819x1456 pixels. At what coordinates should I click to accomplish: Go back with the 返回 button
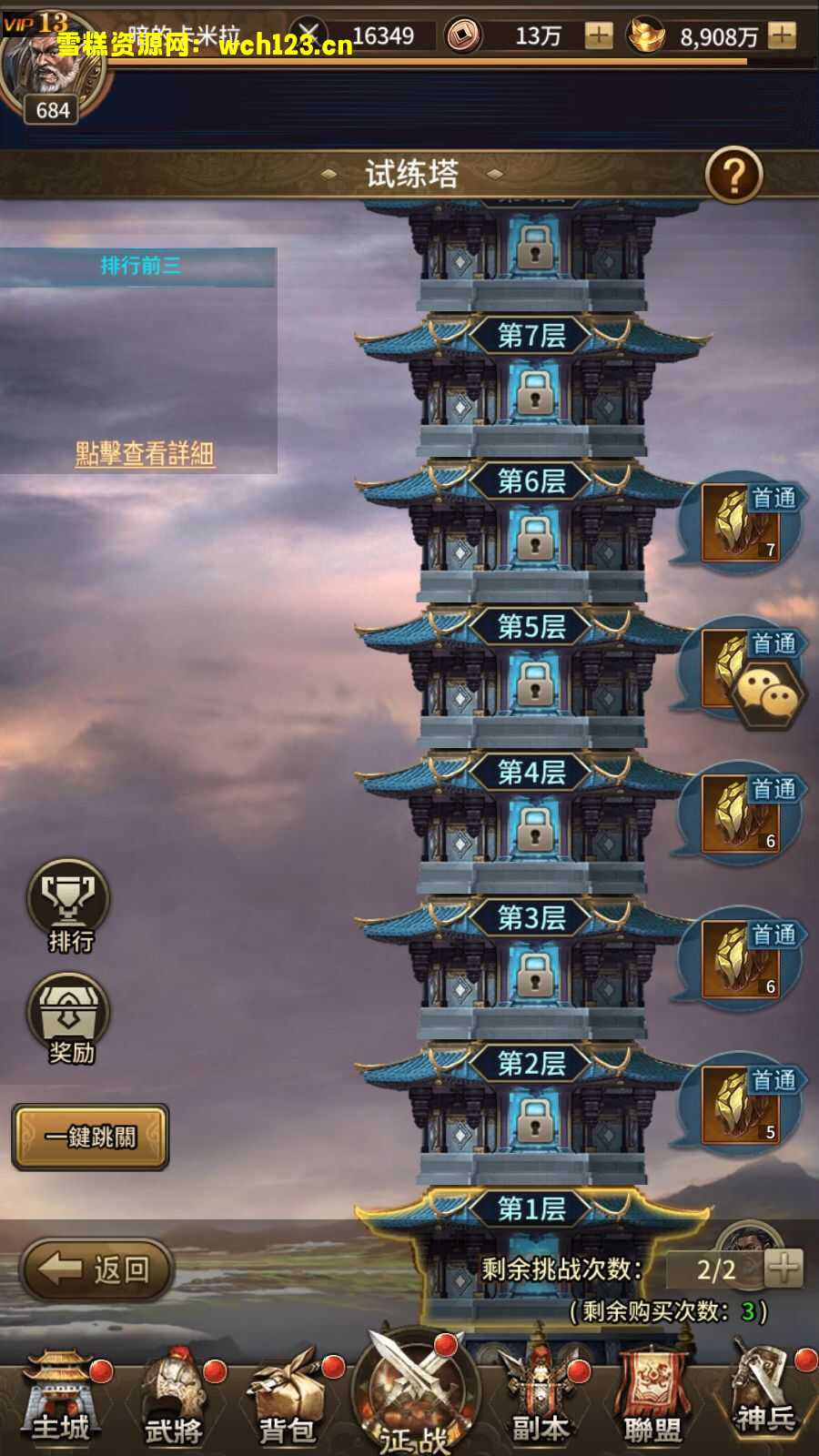[x=97, y=1269]
